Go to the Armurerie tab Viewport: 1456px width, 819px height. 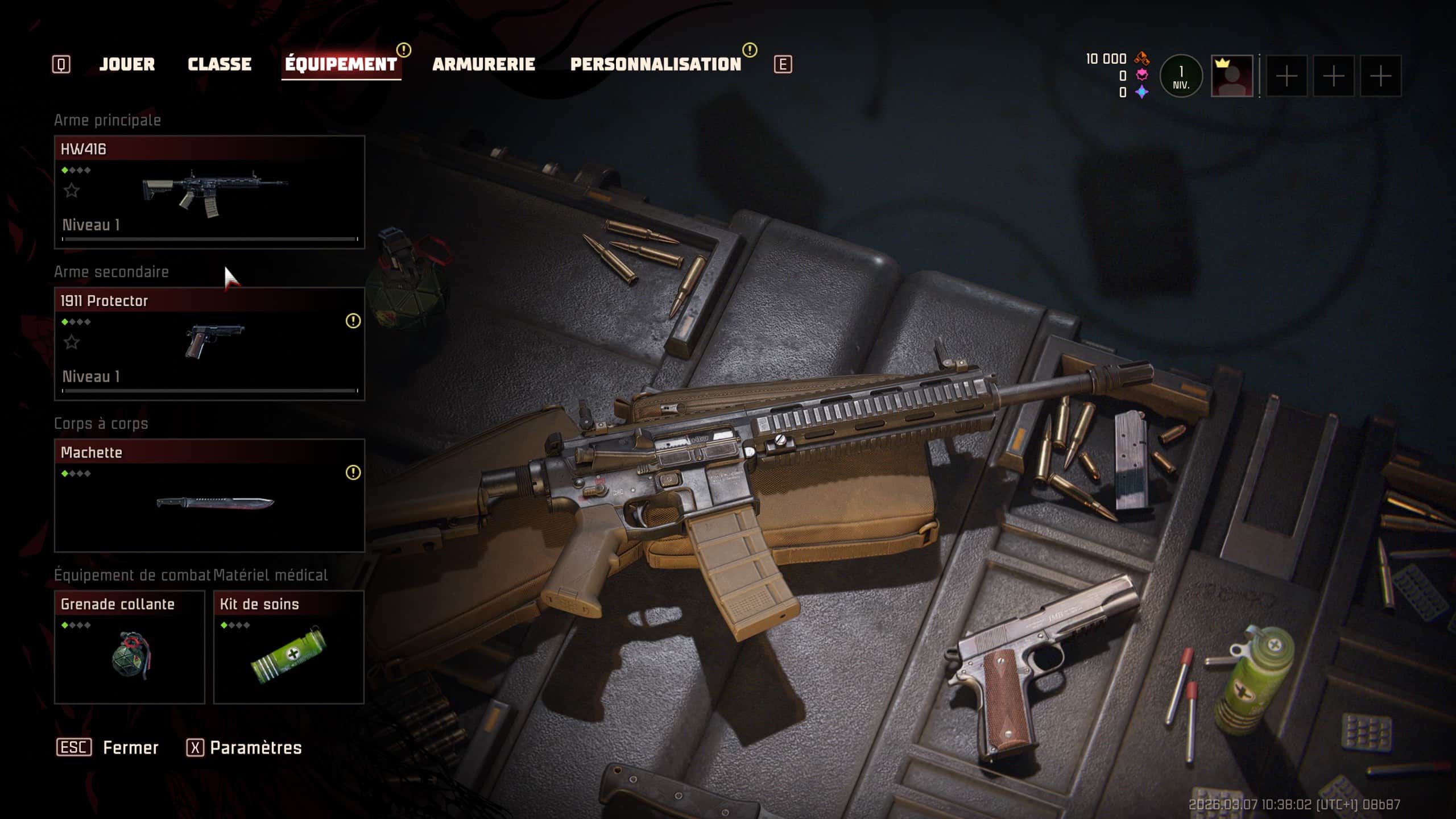click(483, 64)
